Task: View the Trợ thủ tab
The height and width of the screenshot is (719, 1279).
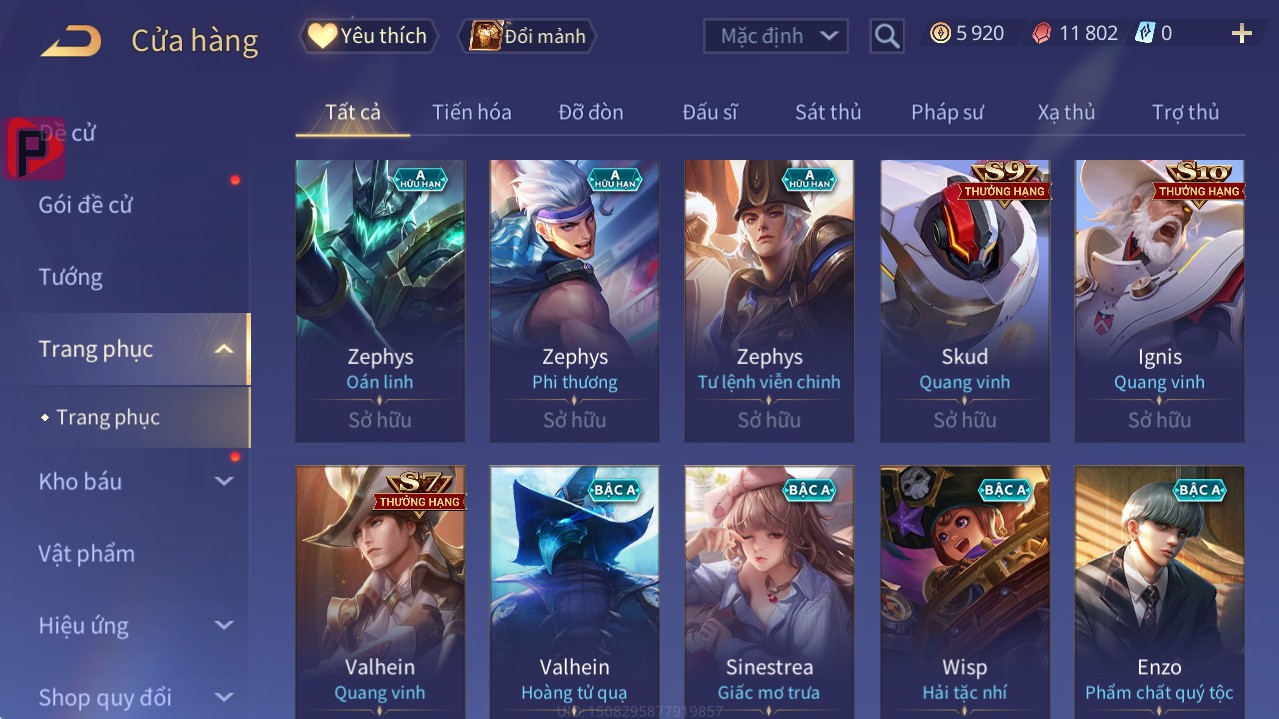Action: click(1185, 112)
